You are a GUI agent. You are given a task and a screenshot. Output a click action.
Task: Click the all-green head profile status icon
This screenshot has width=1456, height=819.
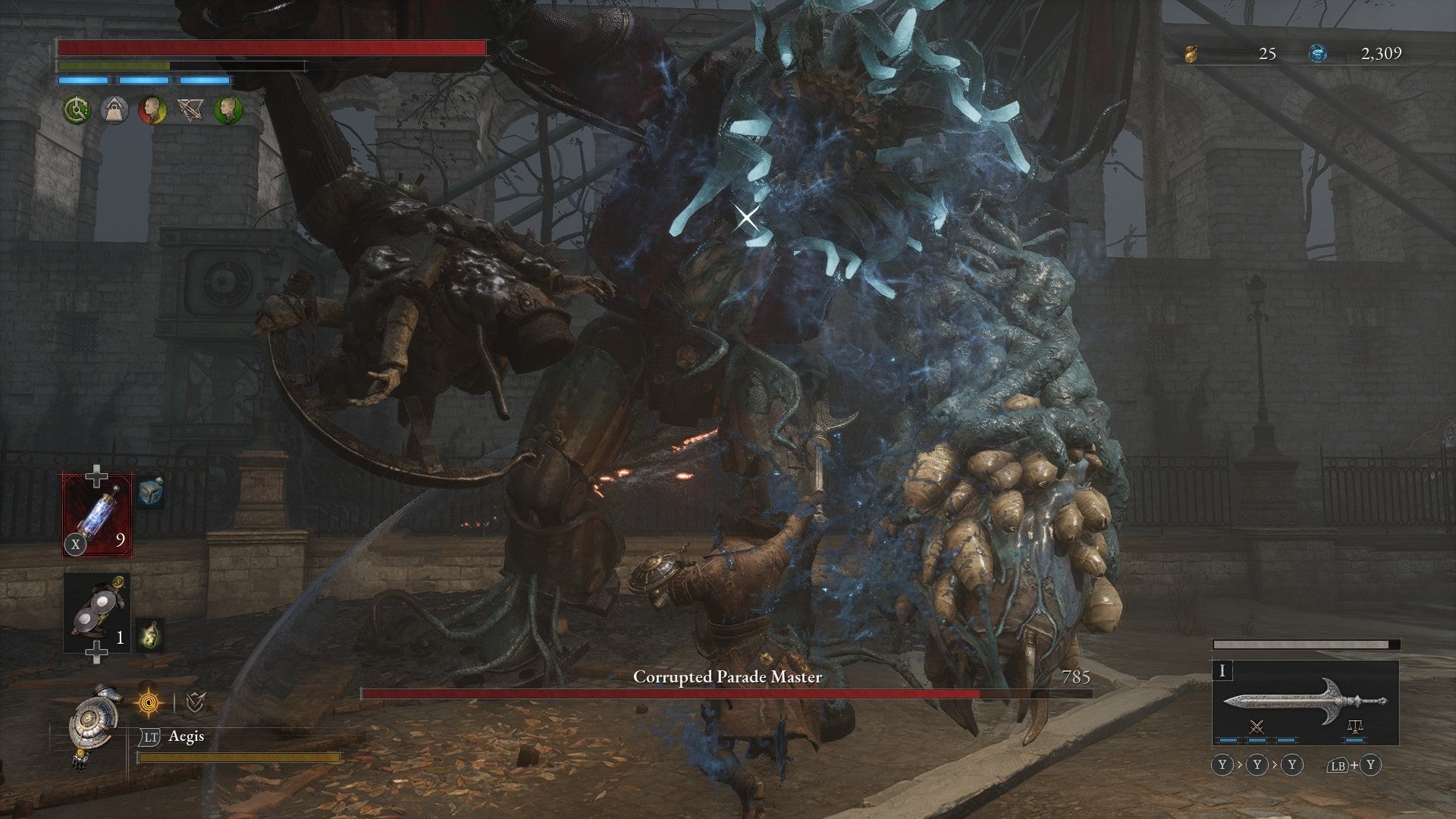228,111
